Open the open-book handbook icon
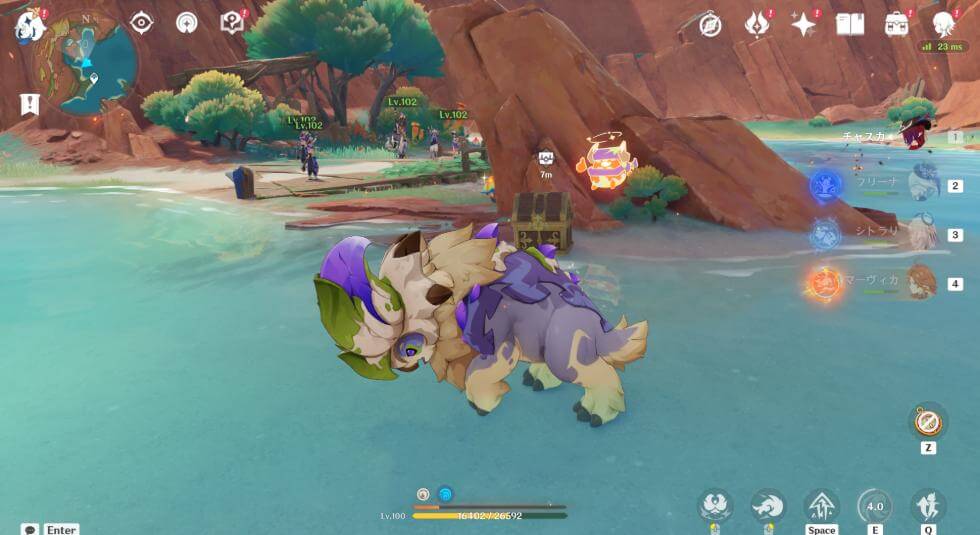The width and height of the screenshot is (980, 535). click(x=850, y=24)
